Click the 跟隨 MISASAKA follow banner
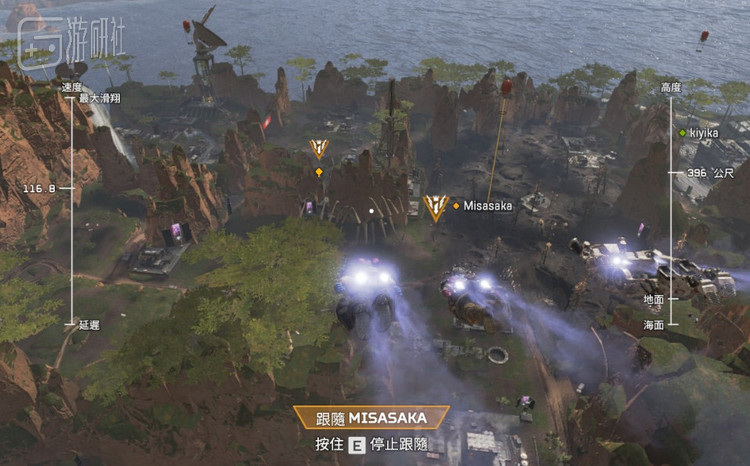The height and width of the screenshot is (466, 750). click(x=371, y=418)
